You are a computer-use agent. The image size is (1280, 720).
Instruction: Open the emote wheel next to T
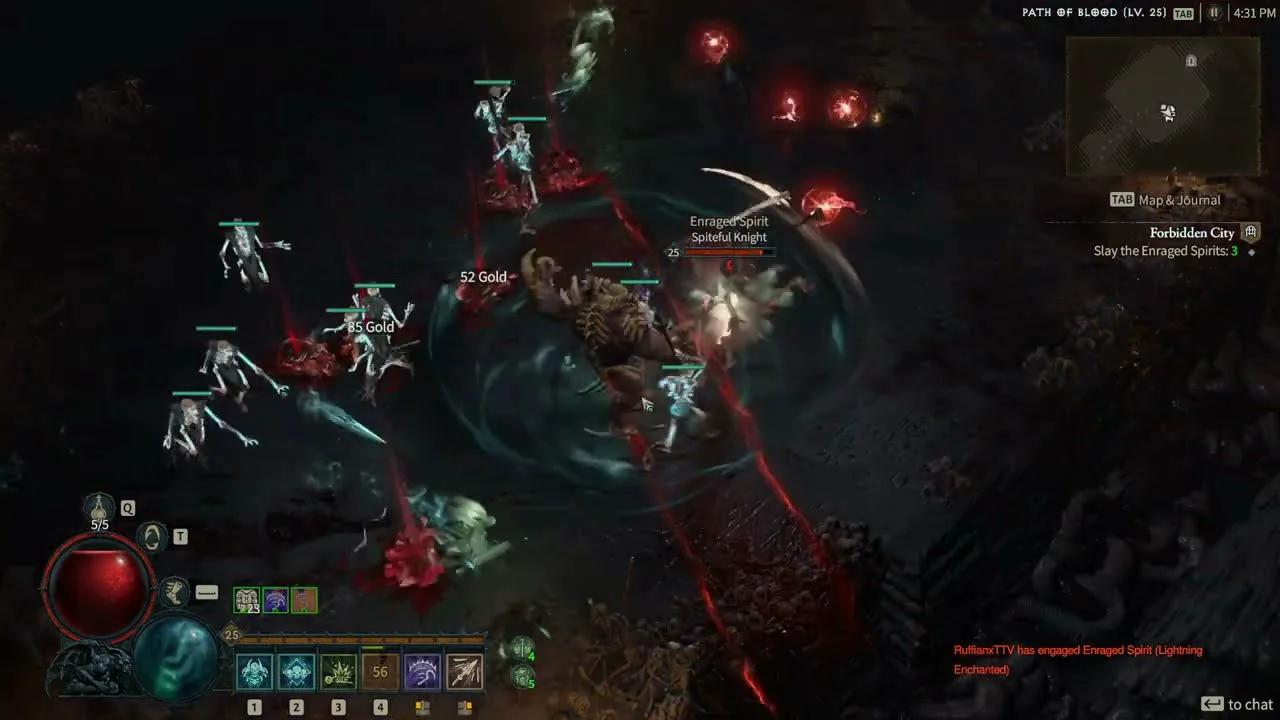(x=151, y=537)
